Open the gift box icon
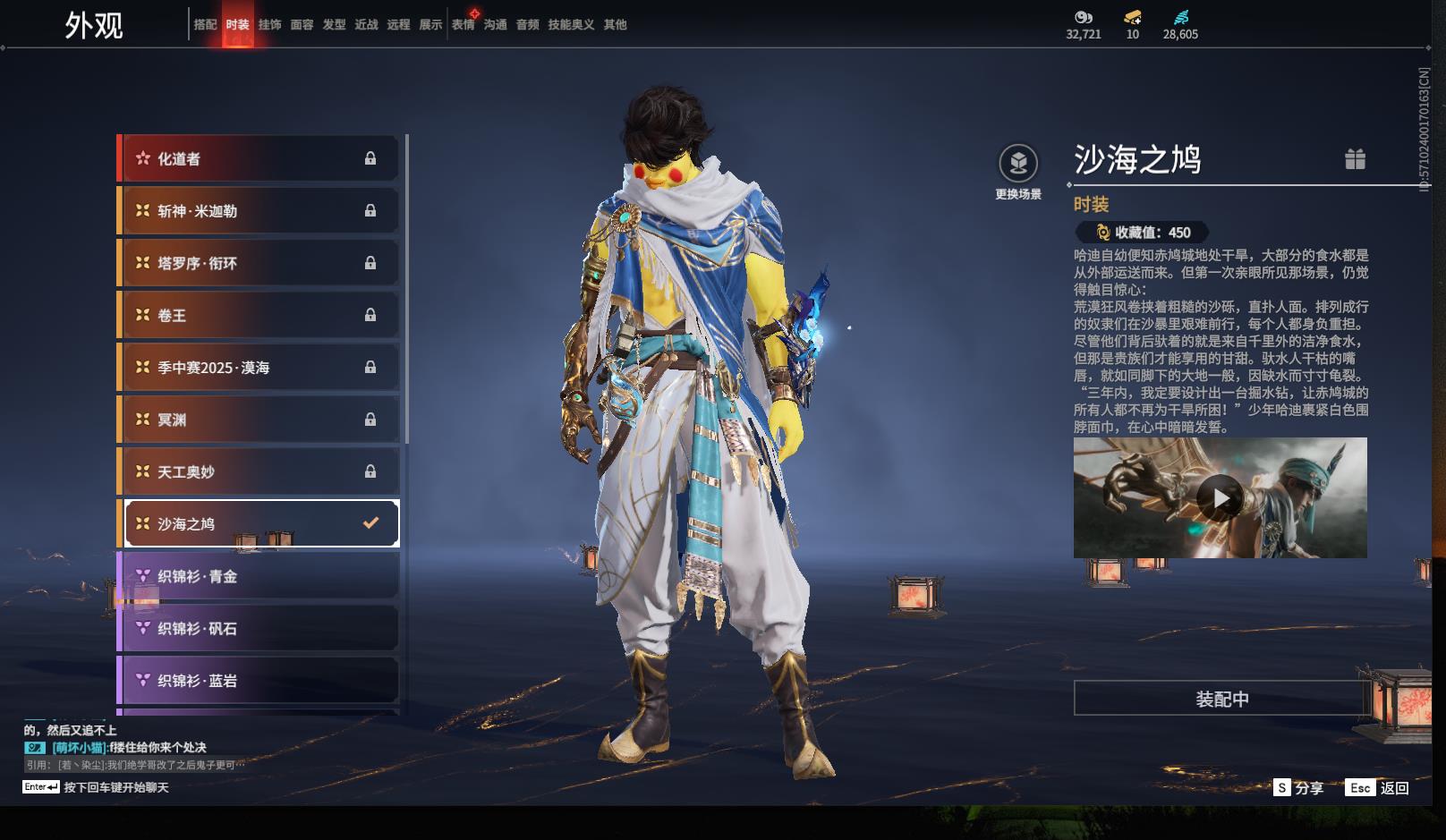The image size is (1446, 840). (x=1355, y=159)
